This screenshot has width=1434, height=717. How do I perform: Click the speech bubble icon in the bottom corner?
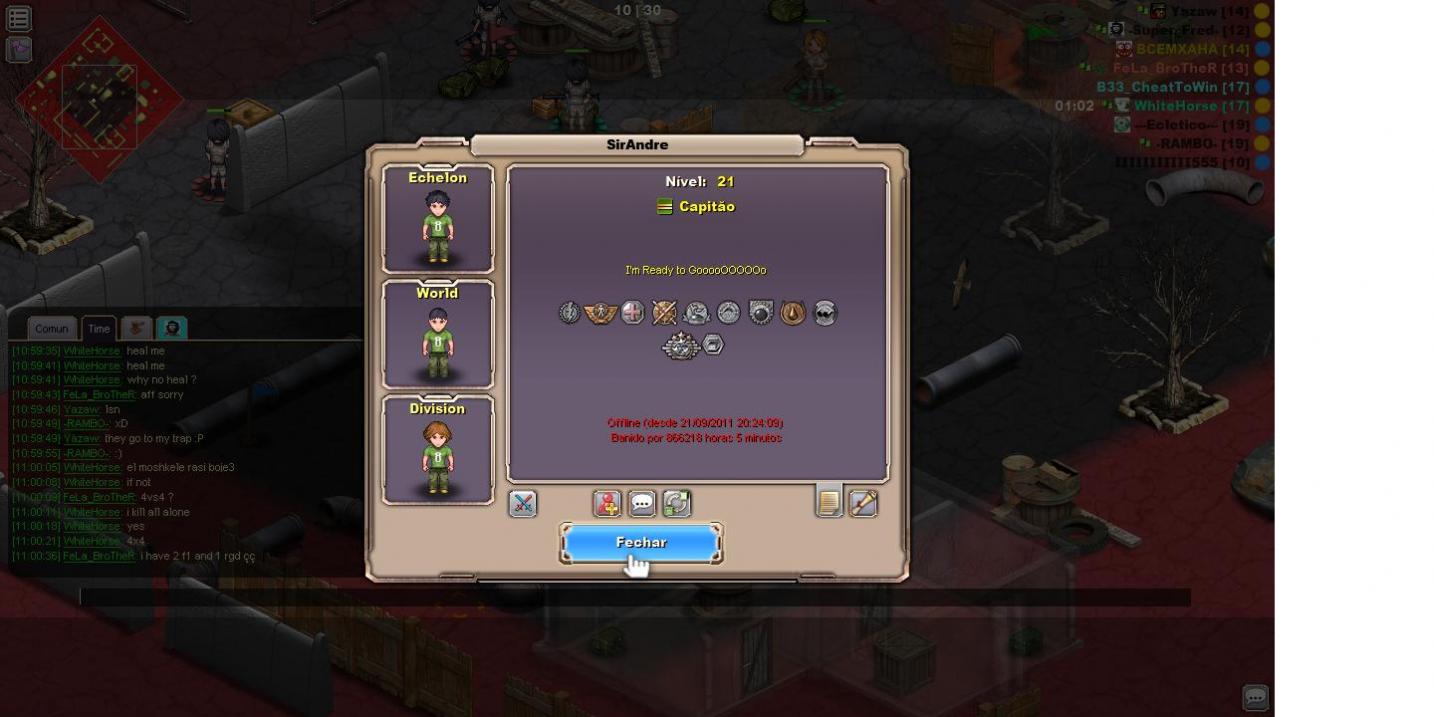point(1255,697)
